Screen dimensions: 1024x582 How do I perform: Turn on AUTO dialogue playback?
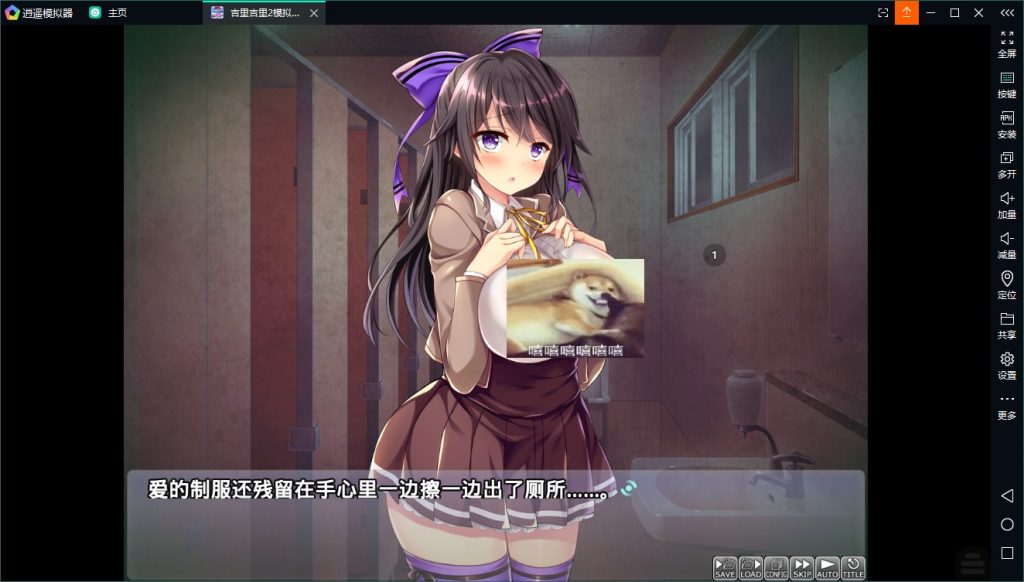pos(828,568)
